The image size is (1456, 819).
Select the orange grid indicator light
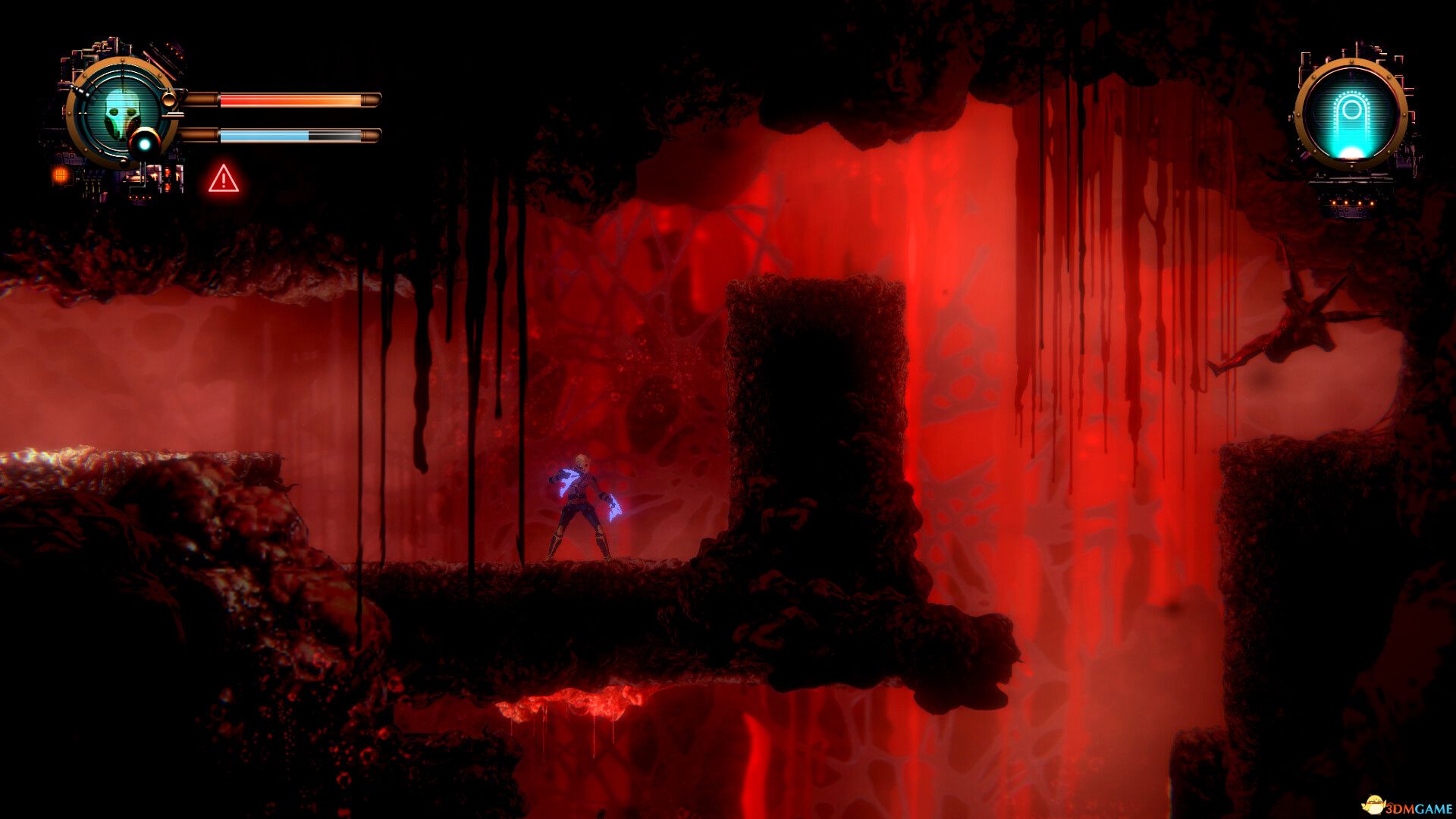(x=61, y=176)
